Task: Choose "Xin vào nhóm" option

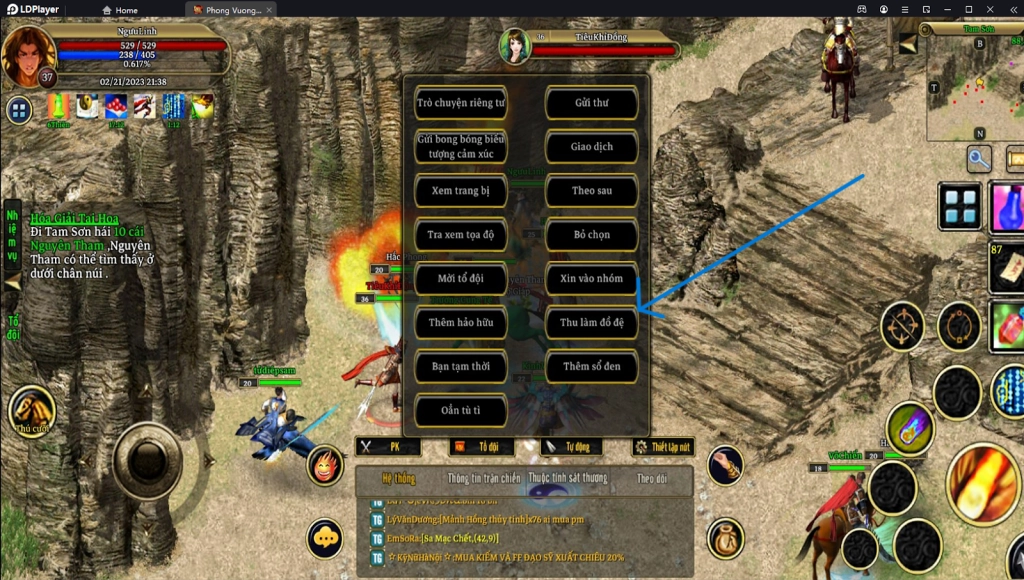Action: pos(591,279)
